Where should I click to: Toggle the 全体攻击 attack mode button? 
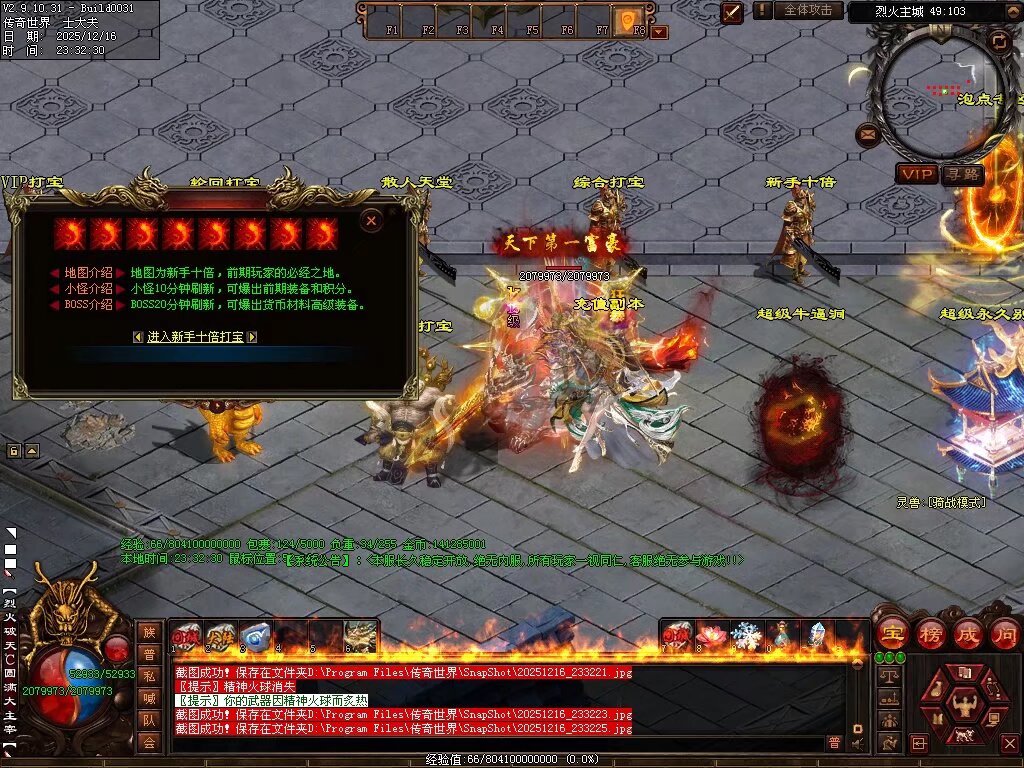pyautogui.click(x=807, y=10)
